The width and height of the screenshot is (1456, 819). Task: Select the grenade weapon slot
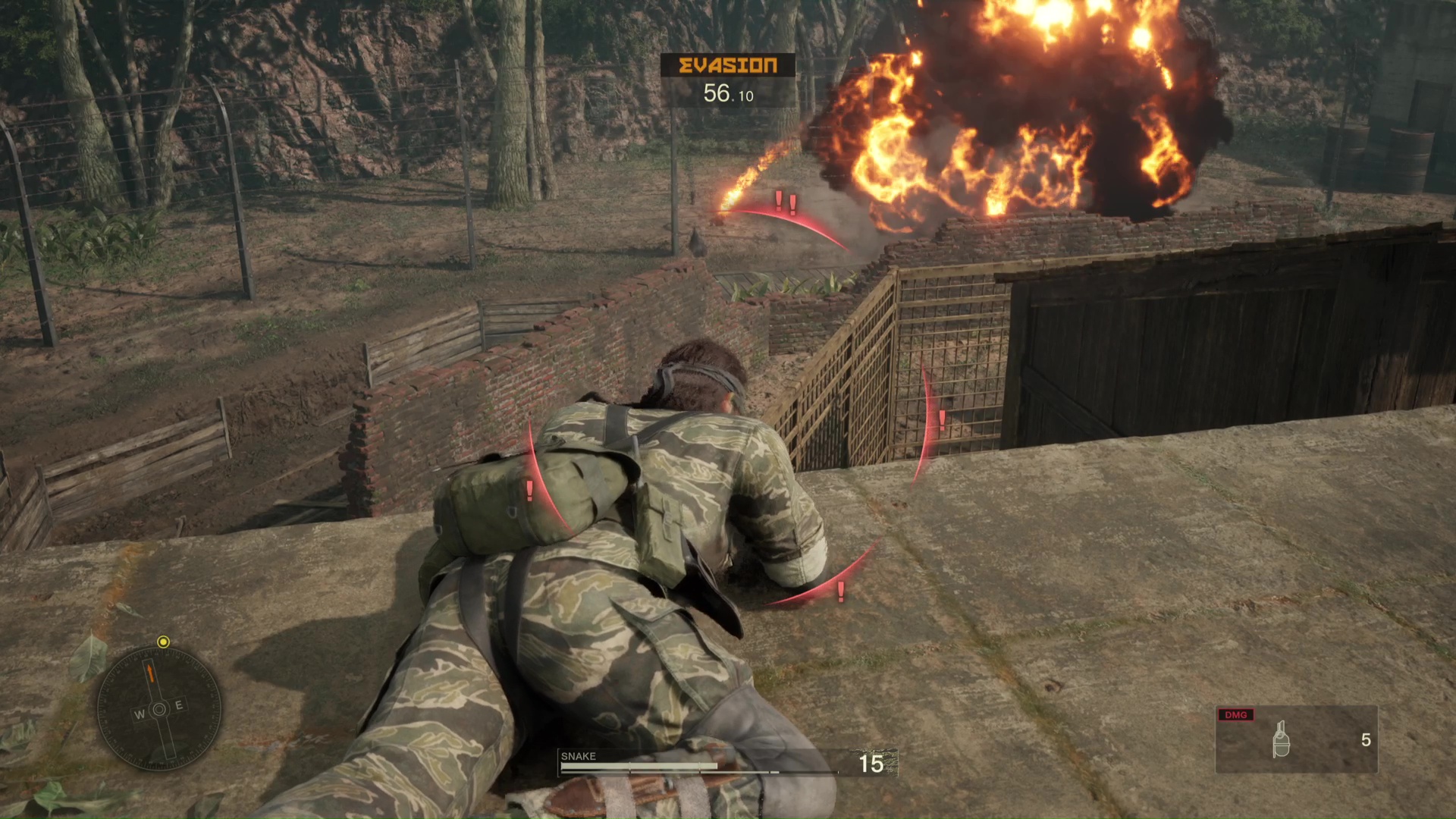[x=1296, y=739]
